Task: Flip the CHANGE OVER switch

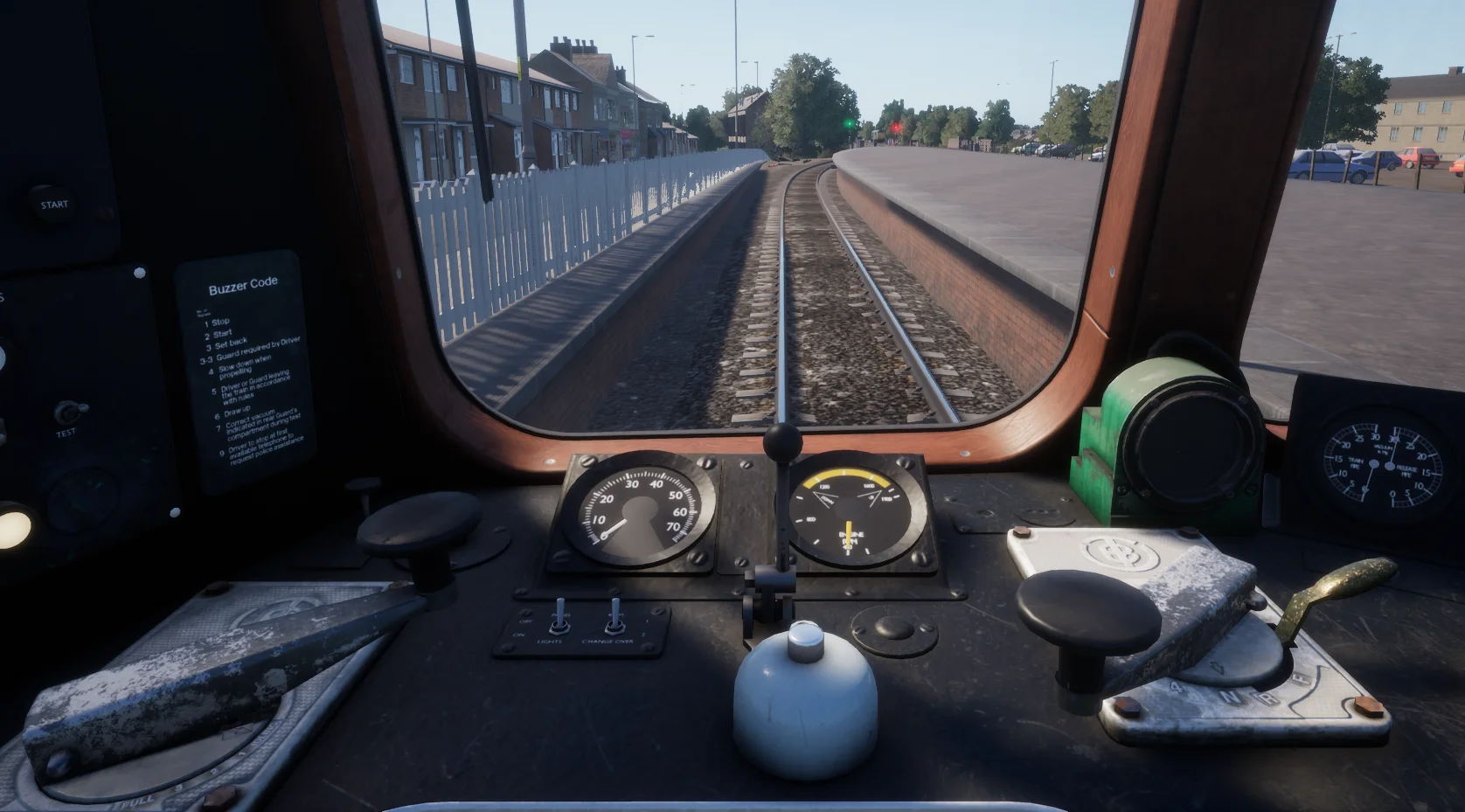Action: point(615,616)
